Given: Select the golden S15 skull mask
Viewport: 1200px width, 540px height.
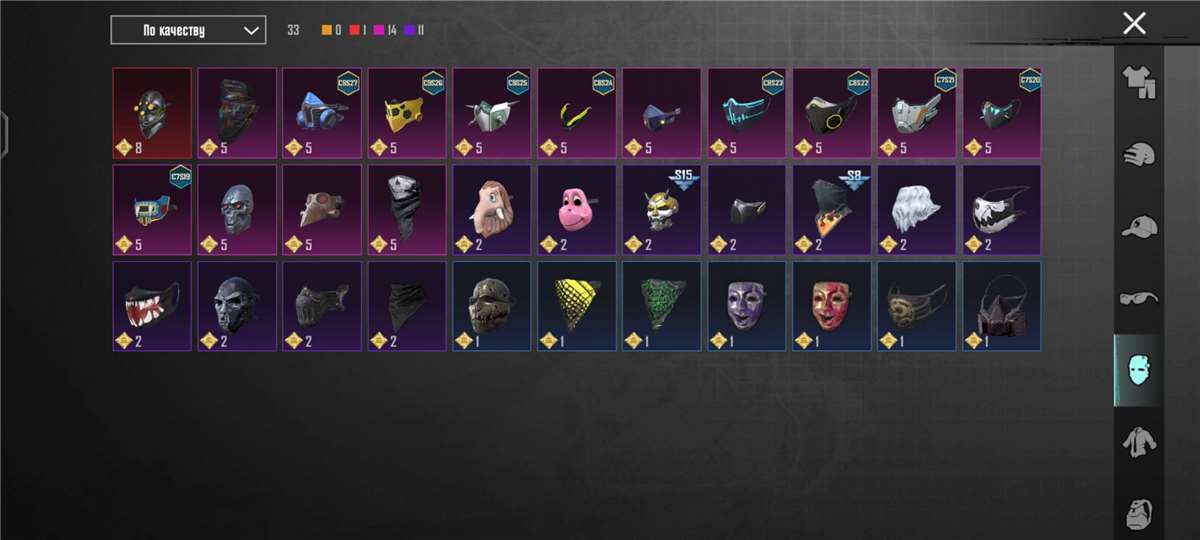Looking at the screenshot, I should coord(661,210).
